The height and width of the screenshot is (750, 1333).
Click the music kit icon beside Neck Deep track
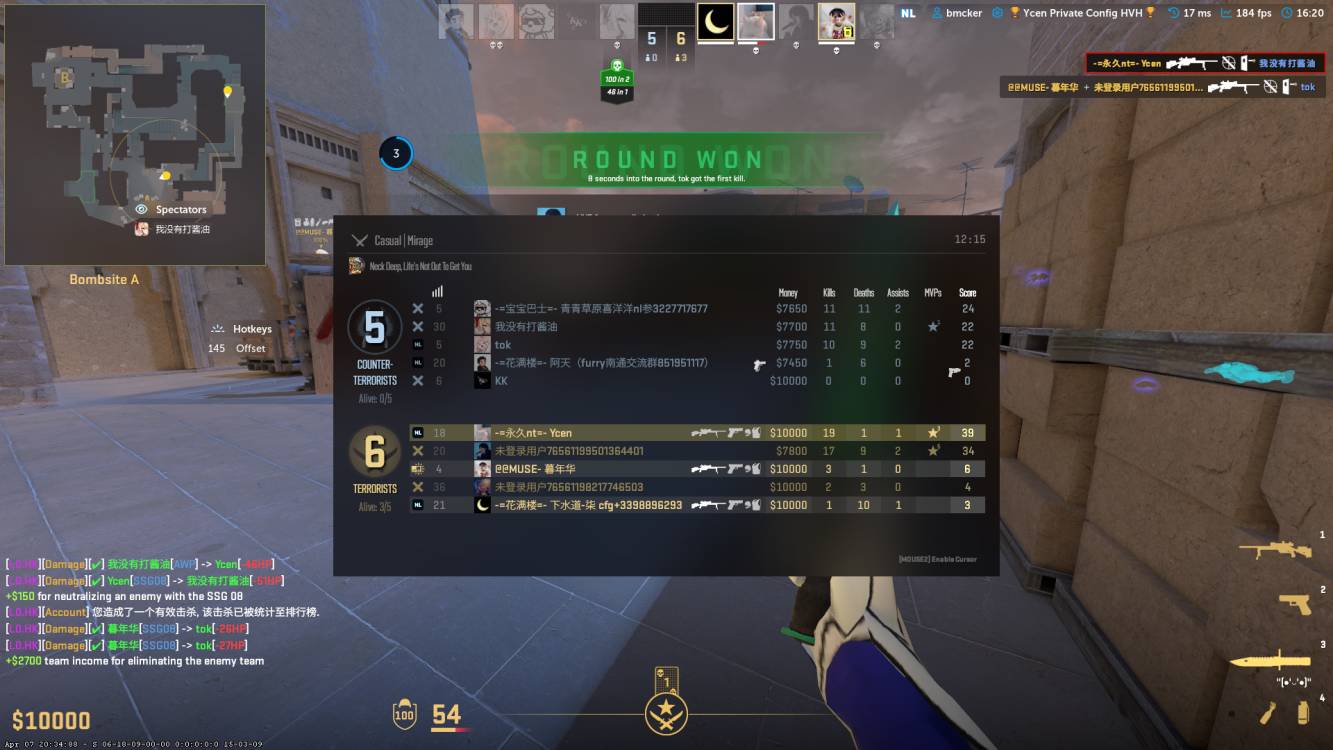[x=354, y=266]
